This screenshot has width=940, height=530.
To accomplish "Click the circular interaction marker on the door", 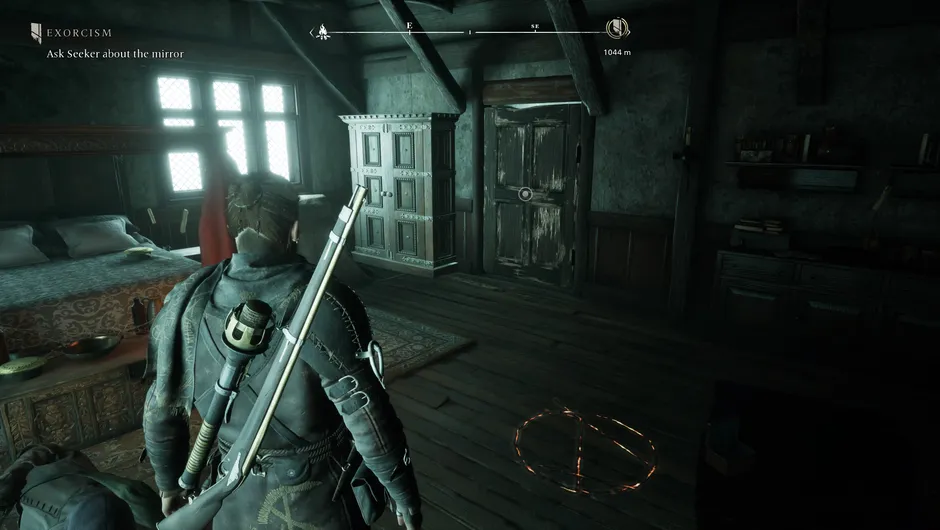I will [525, 193].
